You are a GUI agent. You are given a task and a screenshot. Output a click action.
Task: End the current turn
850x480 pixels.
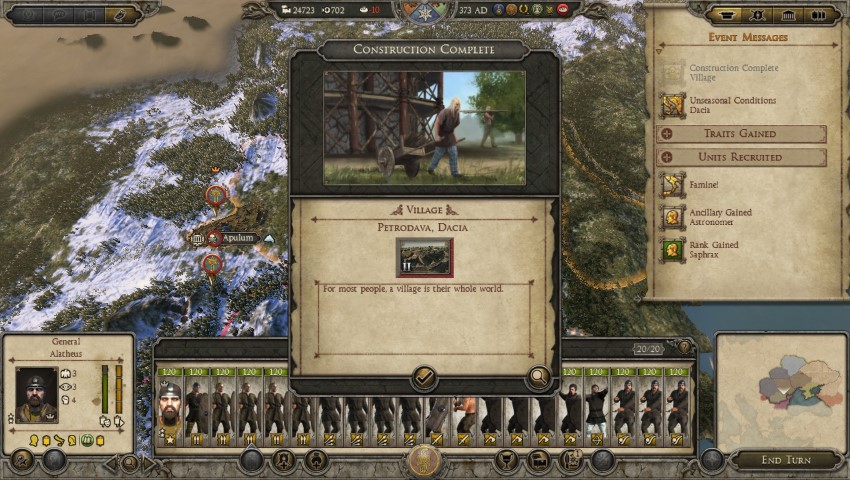pos(783,459)
